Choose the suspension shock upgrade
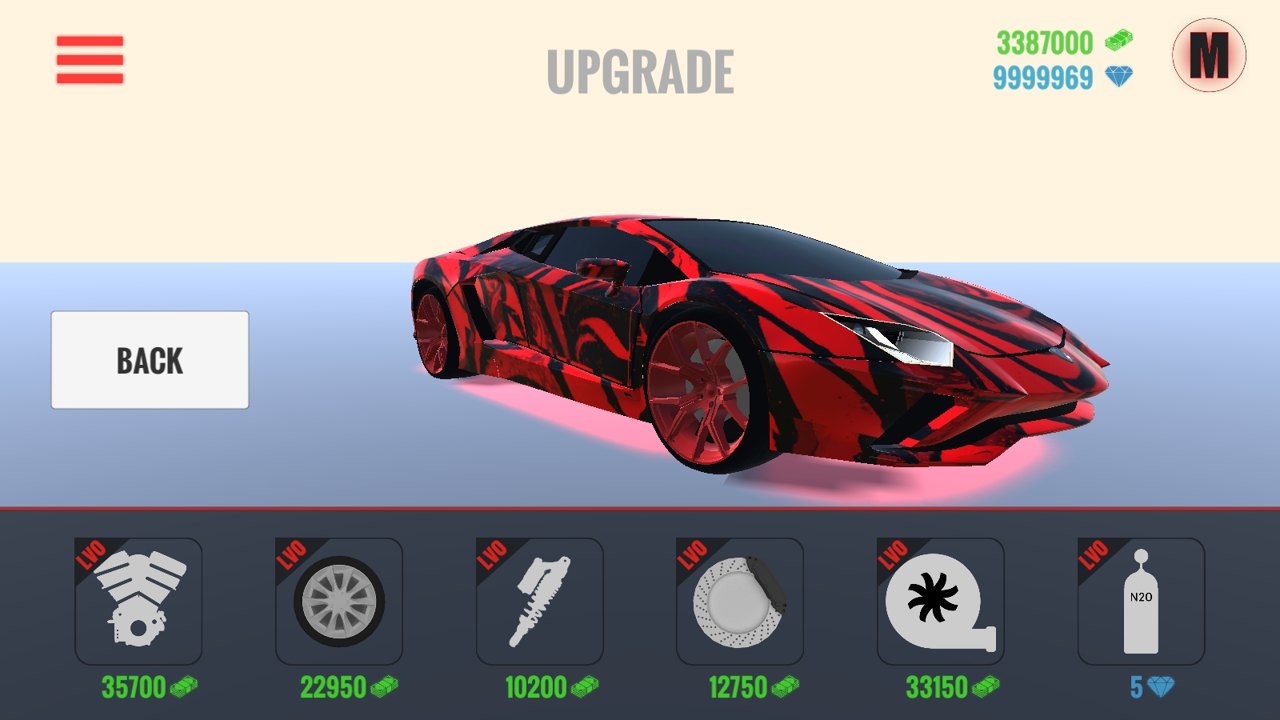The image size is (1280, 720). pos(540,602)
